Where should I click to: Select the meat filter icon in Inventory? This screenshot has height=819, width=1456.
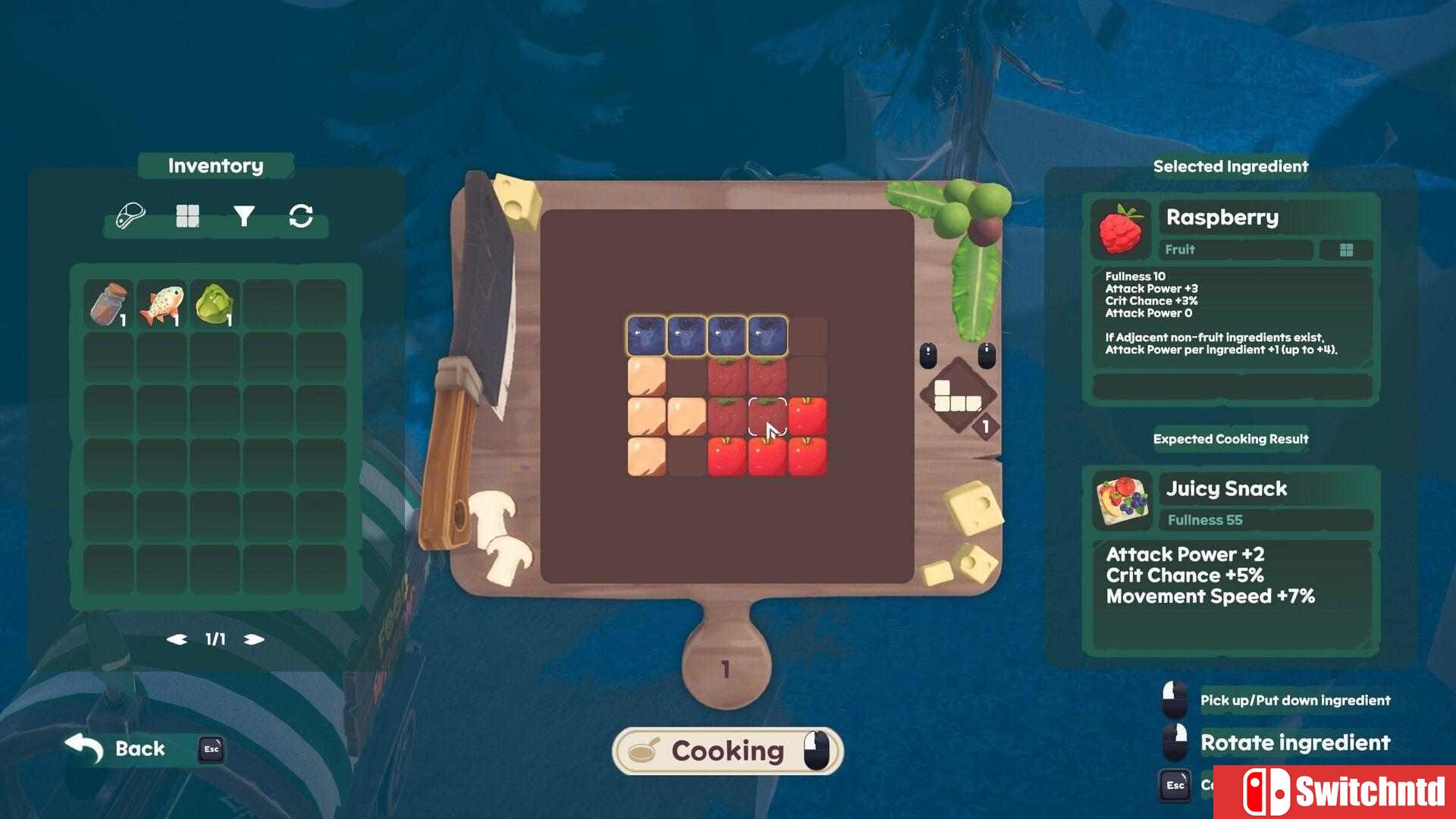click(129, 215)
